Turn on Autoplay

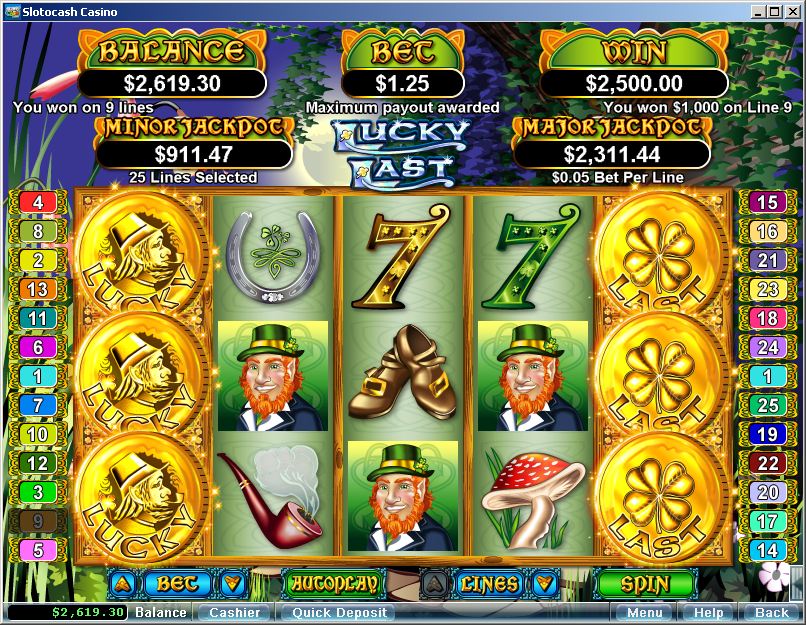click(334, 583)
